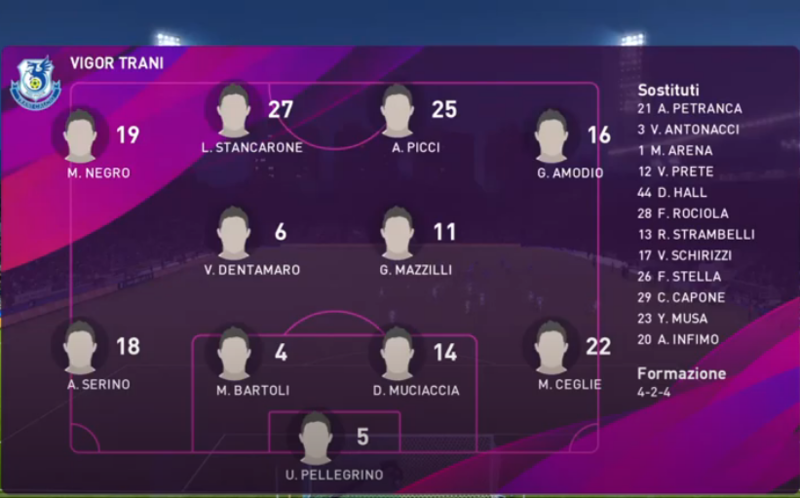This screenshot has width=800, height=498.
Task: Select goalkeeper U. Pellegrino
Action: click(316, 439)
